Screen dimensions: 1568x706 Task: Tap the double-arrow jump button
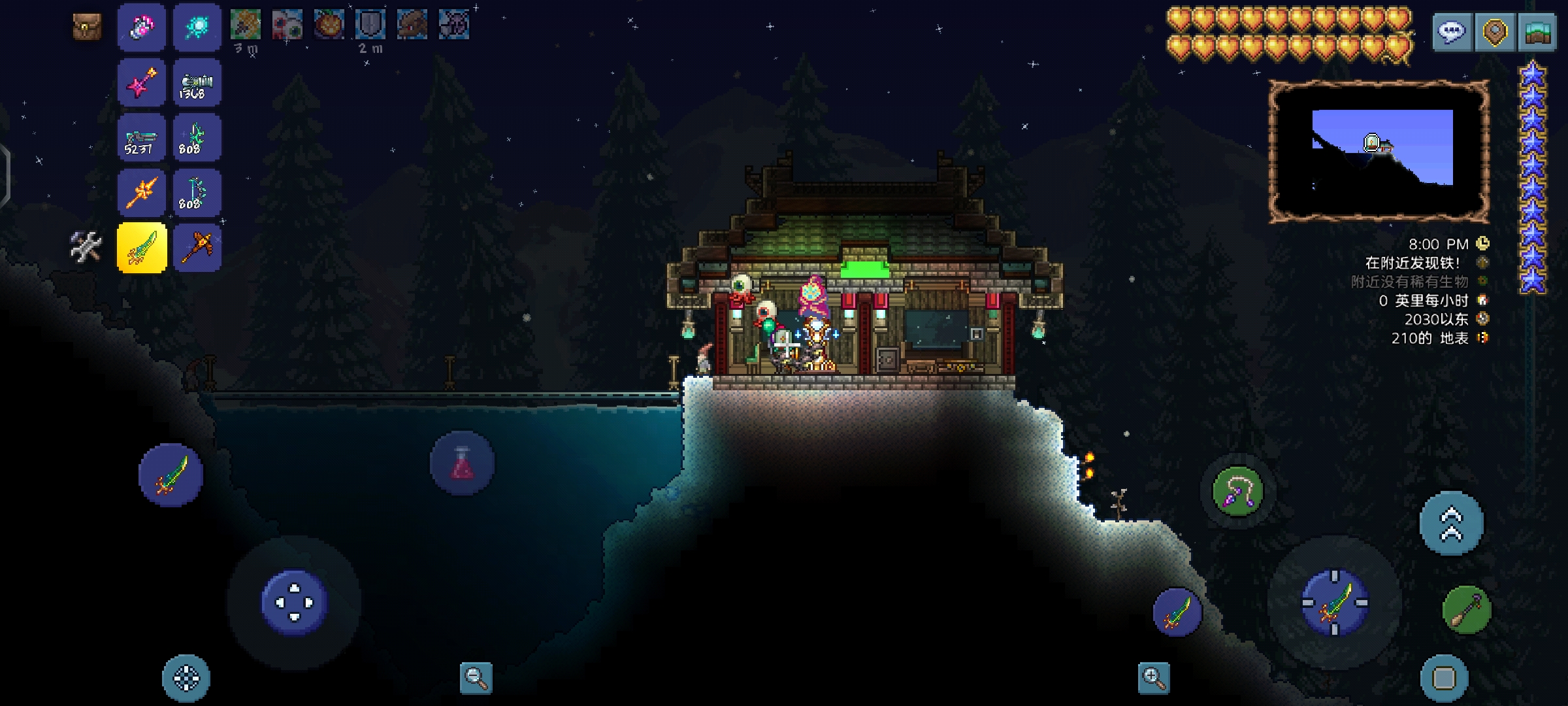[x=1451, y=523]
